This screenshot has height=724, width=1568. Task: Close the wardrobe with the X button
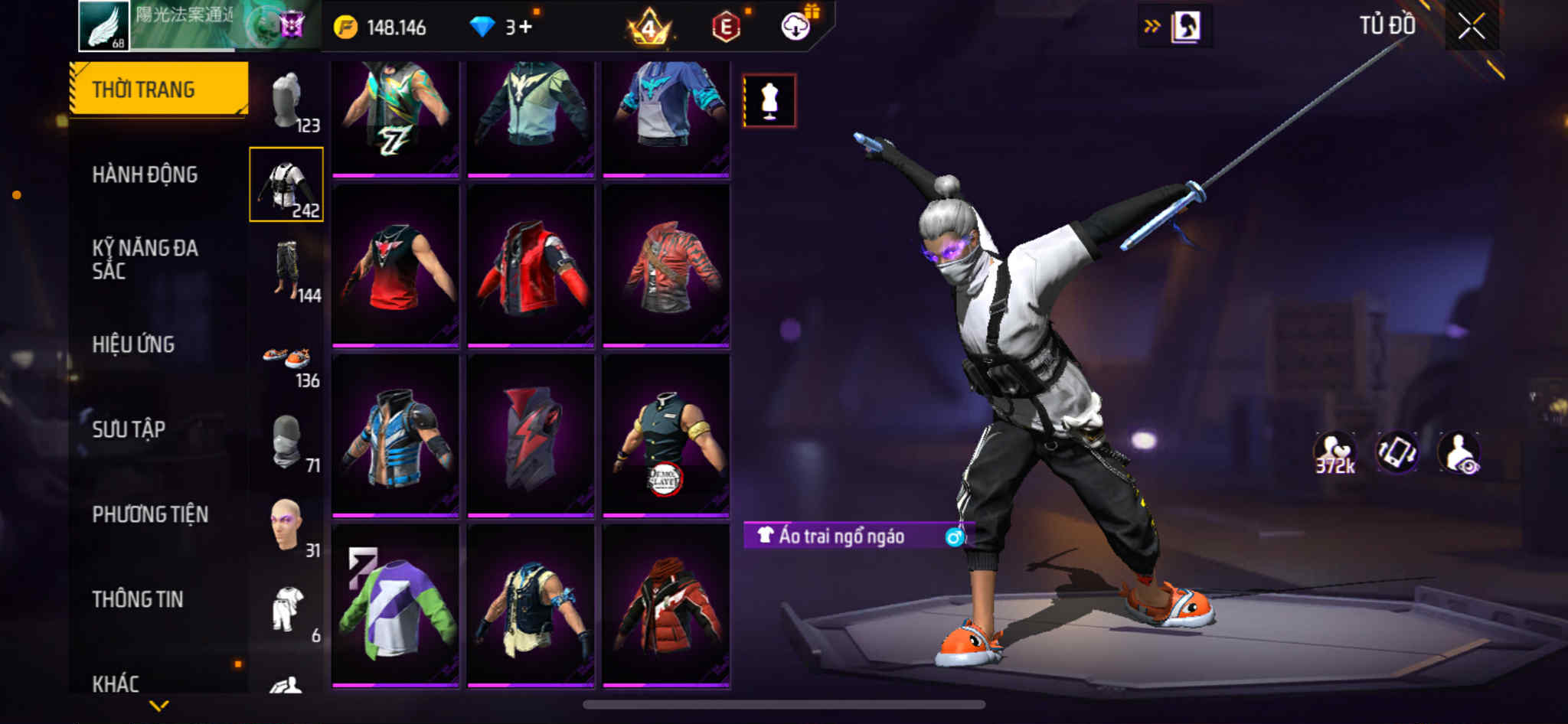[1471, 27]
